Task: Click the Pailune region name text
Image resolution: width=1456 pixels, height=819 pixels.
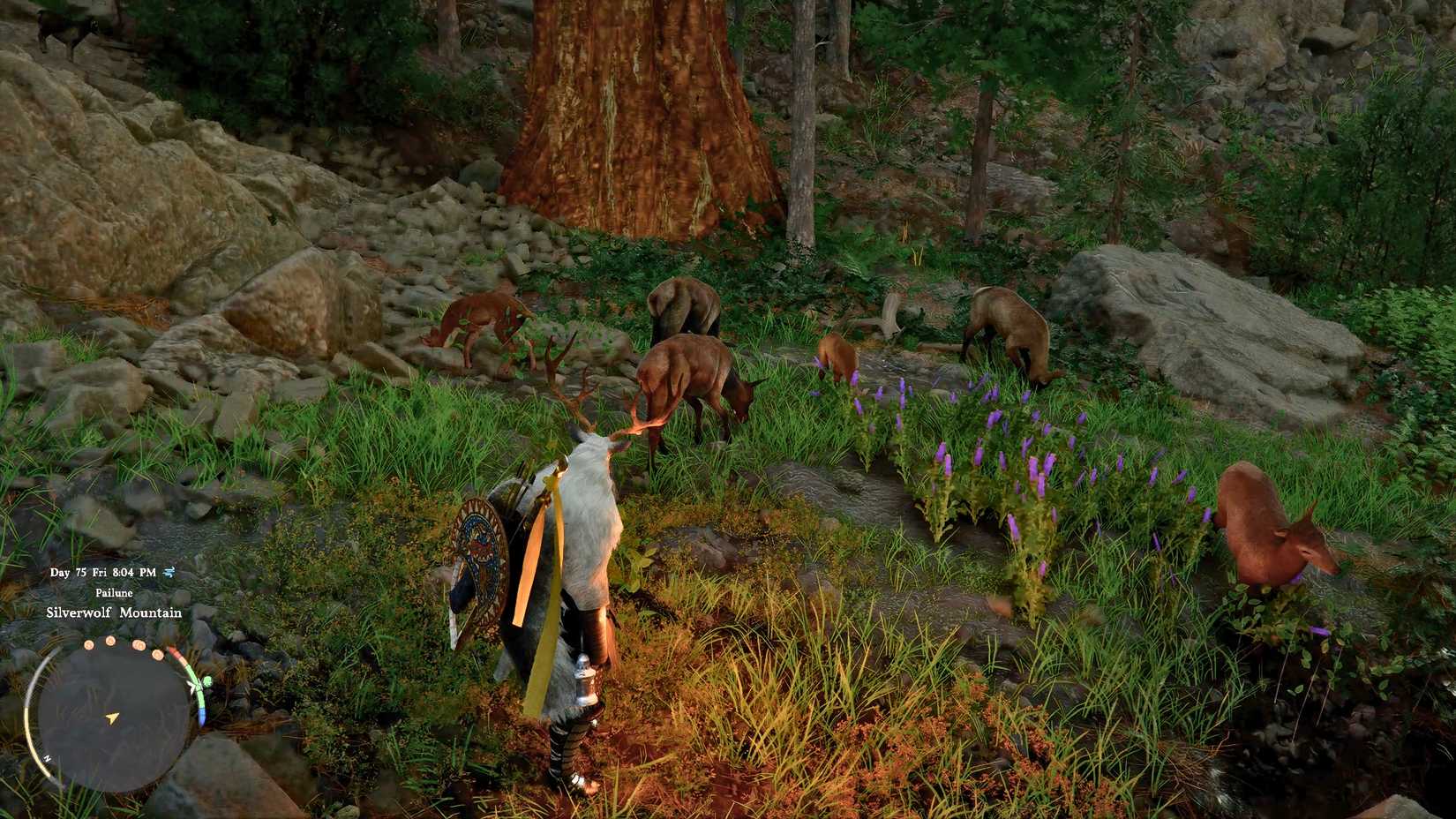Action: coord(114,593)
